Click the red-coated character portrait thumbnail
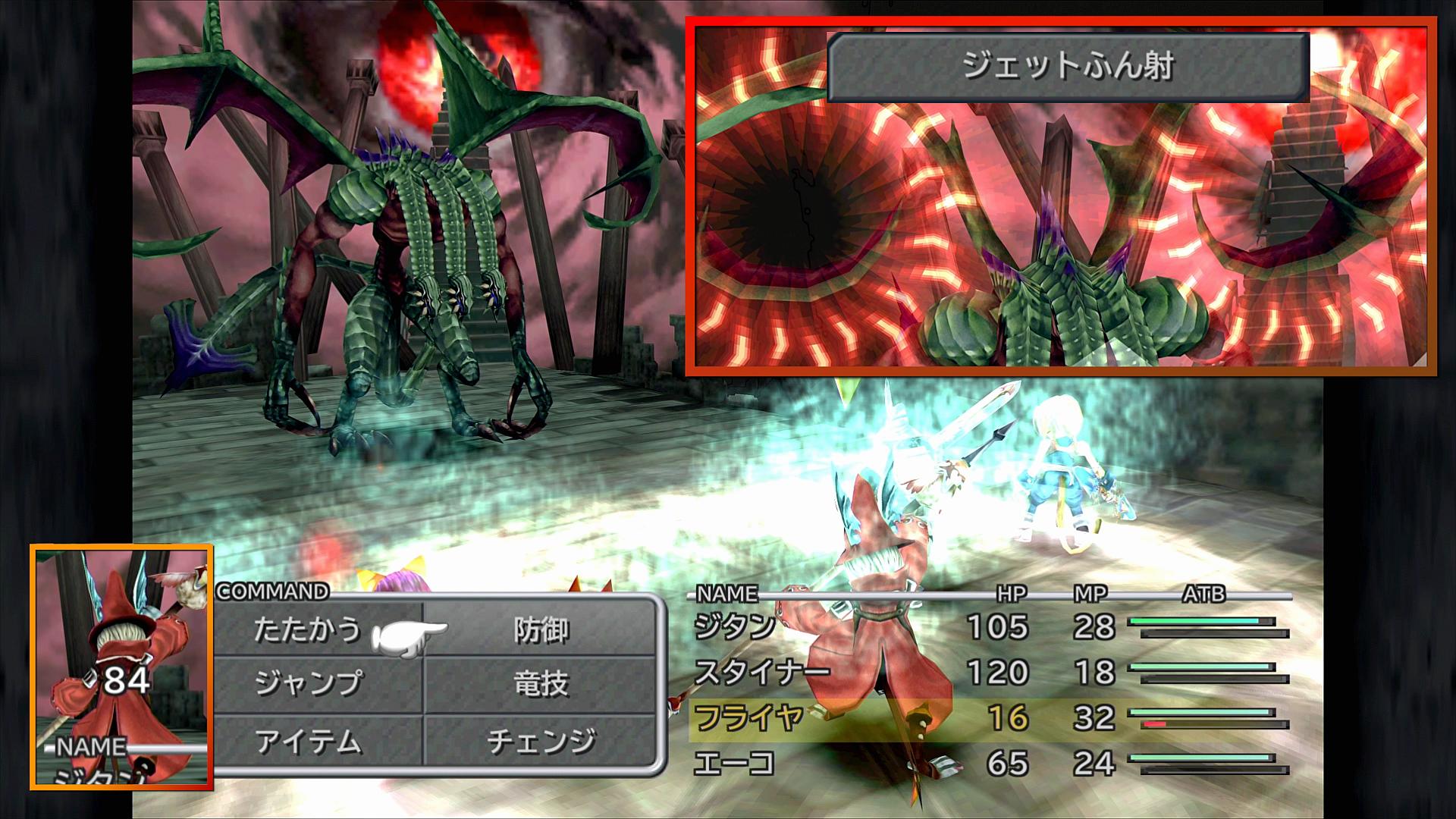This screenshot has height=819, width=1456. coord(122,667)
